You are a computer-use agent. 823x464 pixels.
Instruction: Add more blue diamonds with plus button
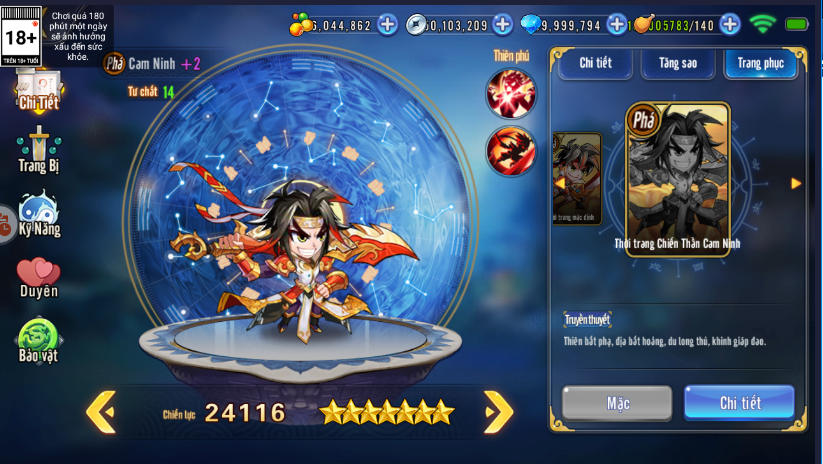(x=617, y=24)
